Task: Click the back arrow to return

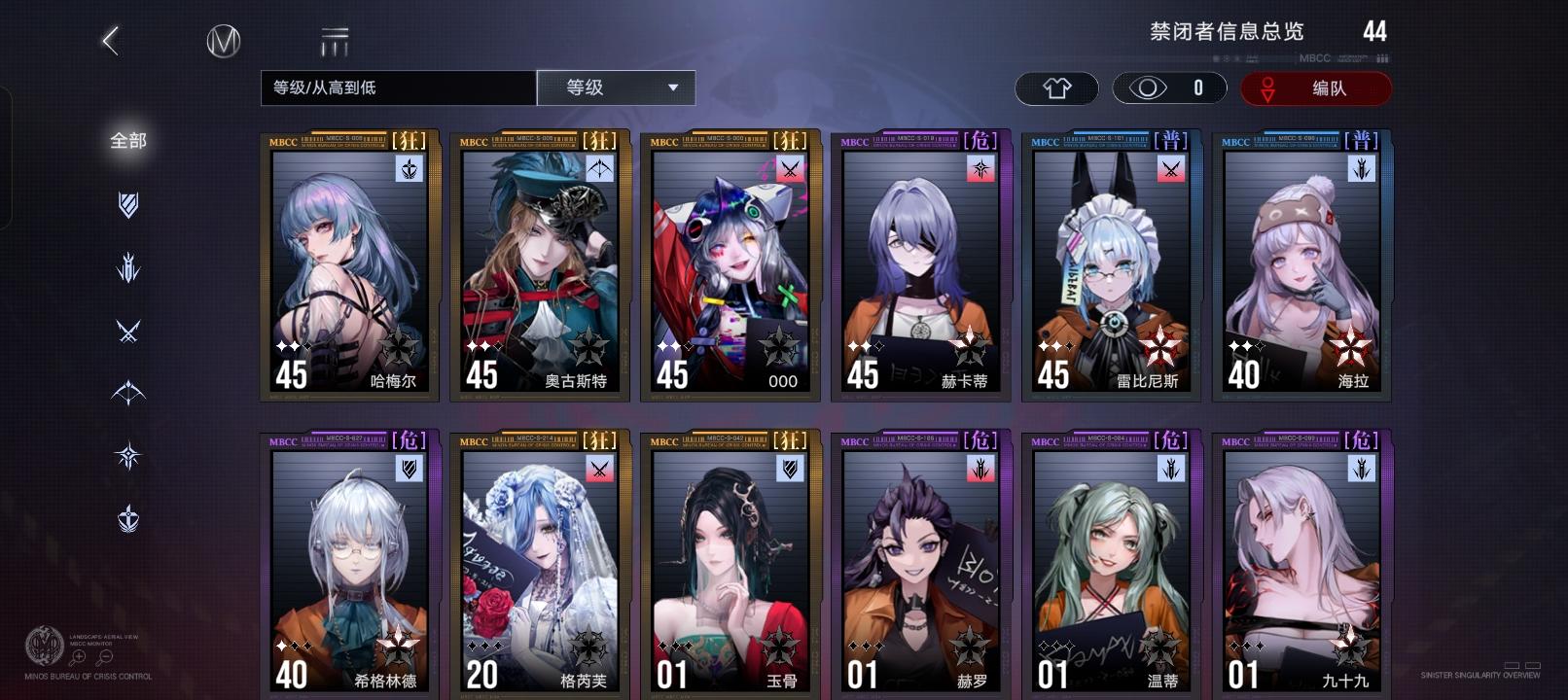Action: click(x=108, y=40)
